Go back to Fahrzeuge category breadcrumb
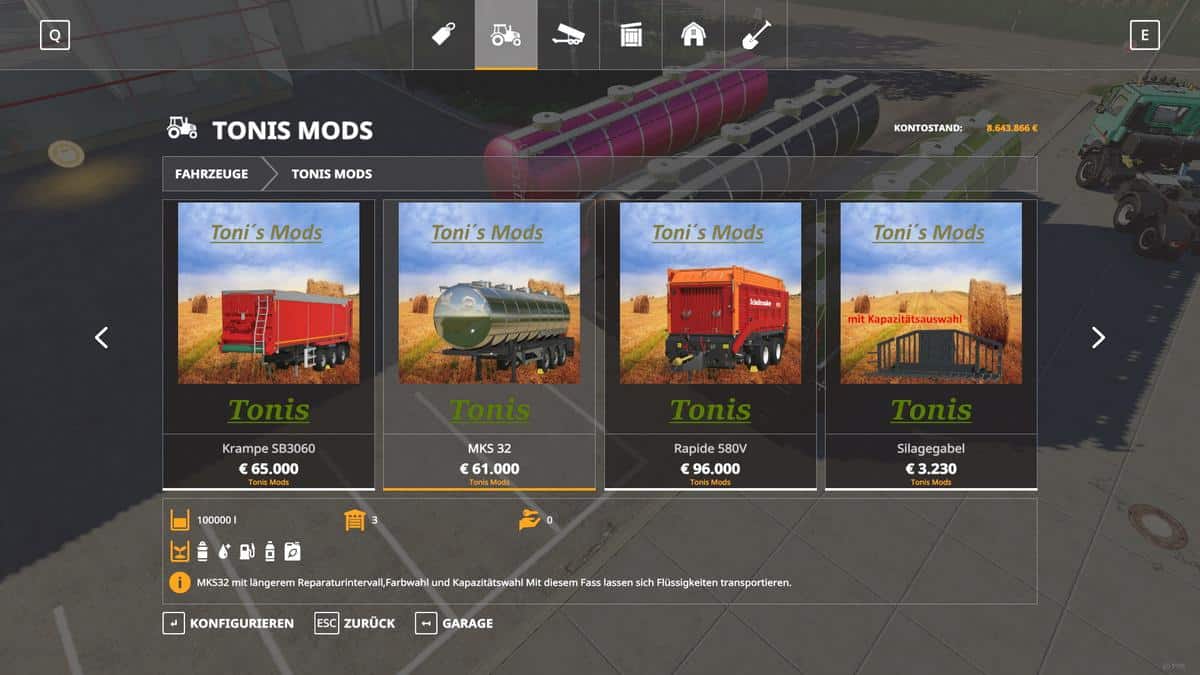Screen dimensions: 1200x675 pyautogui.click(x=211, y=174)
